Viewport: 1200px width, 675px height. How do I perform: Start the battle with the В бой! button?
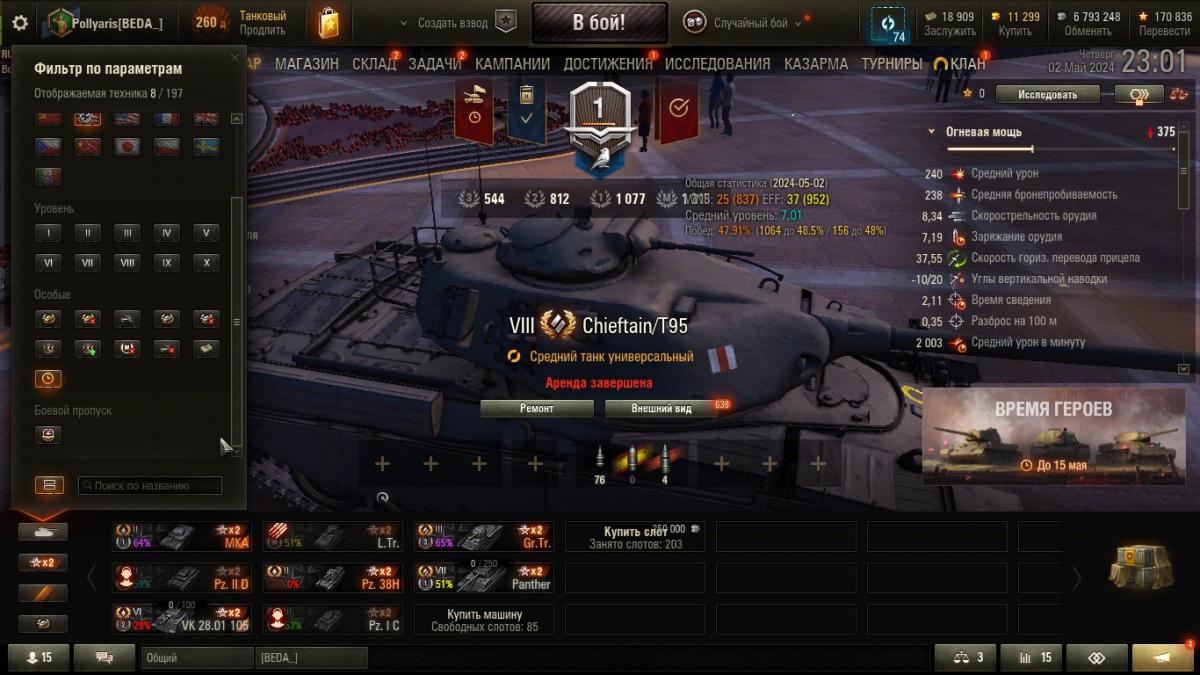click(x=599, y=22)
